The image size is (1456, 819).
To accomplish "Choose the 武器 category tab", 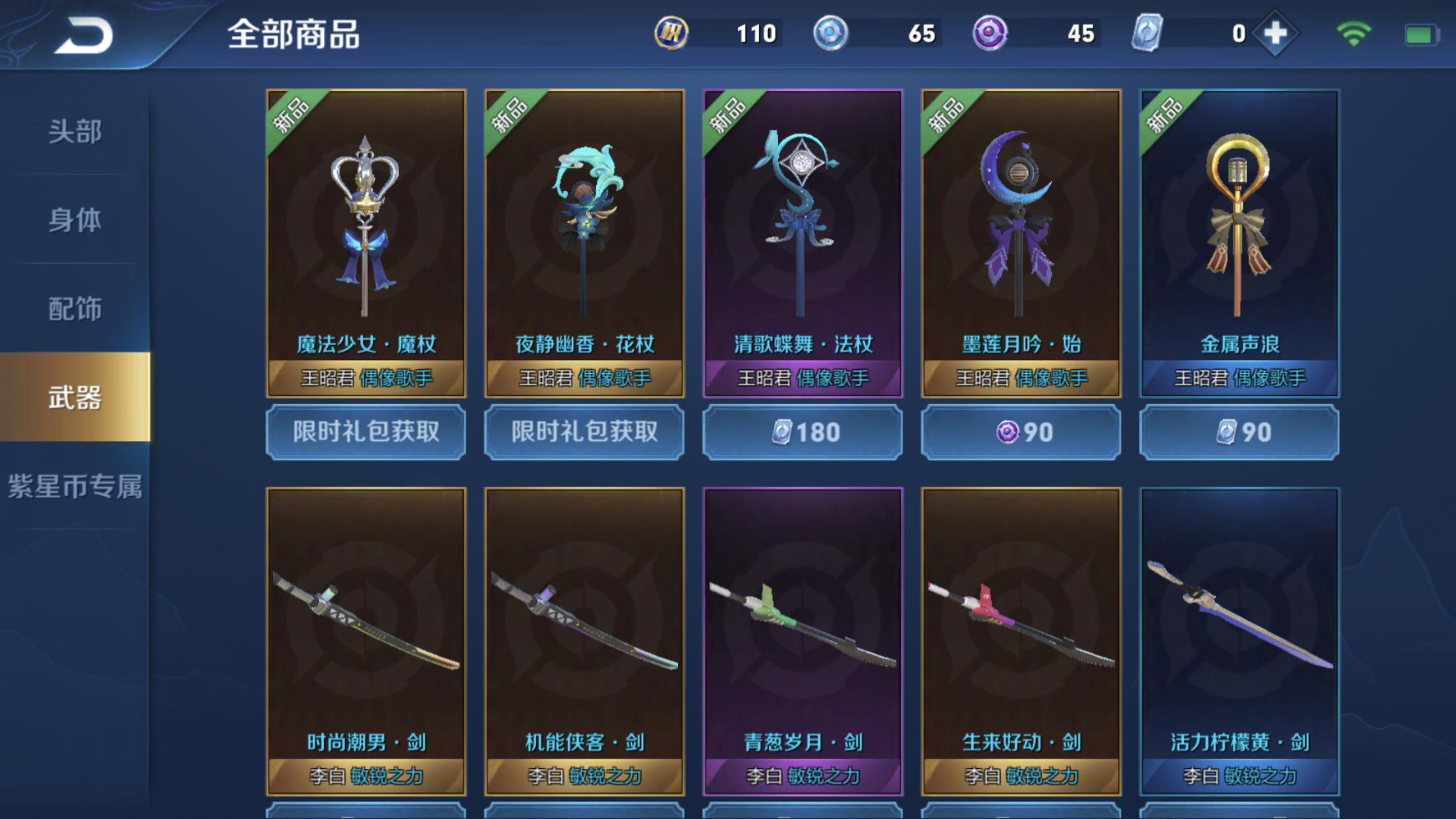I will 75,397.
